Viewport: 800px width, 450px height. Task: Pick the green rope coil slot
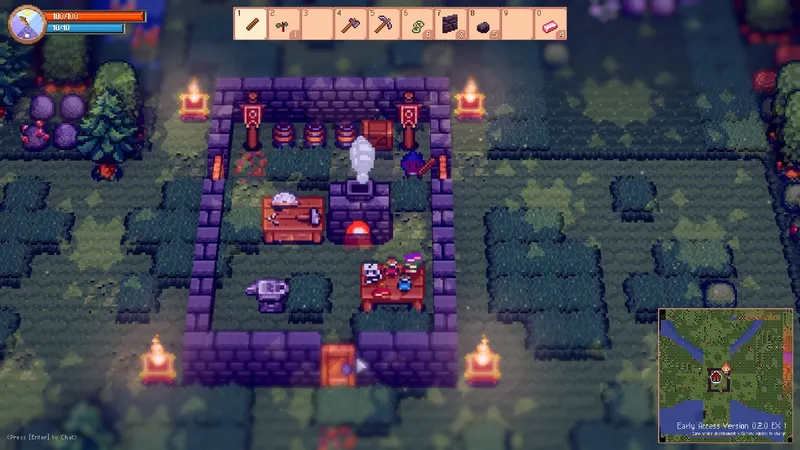(416, 24)
